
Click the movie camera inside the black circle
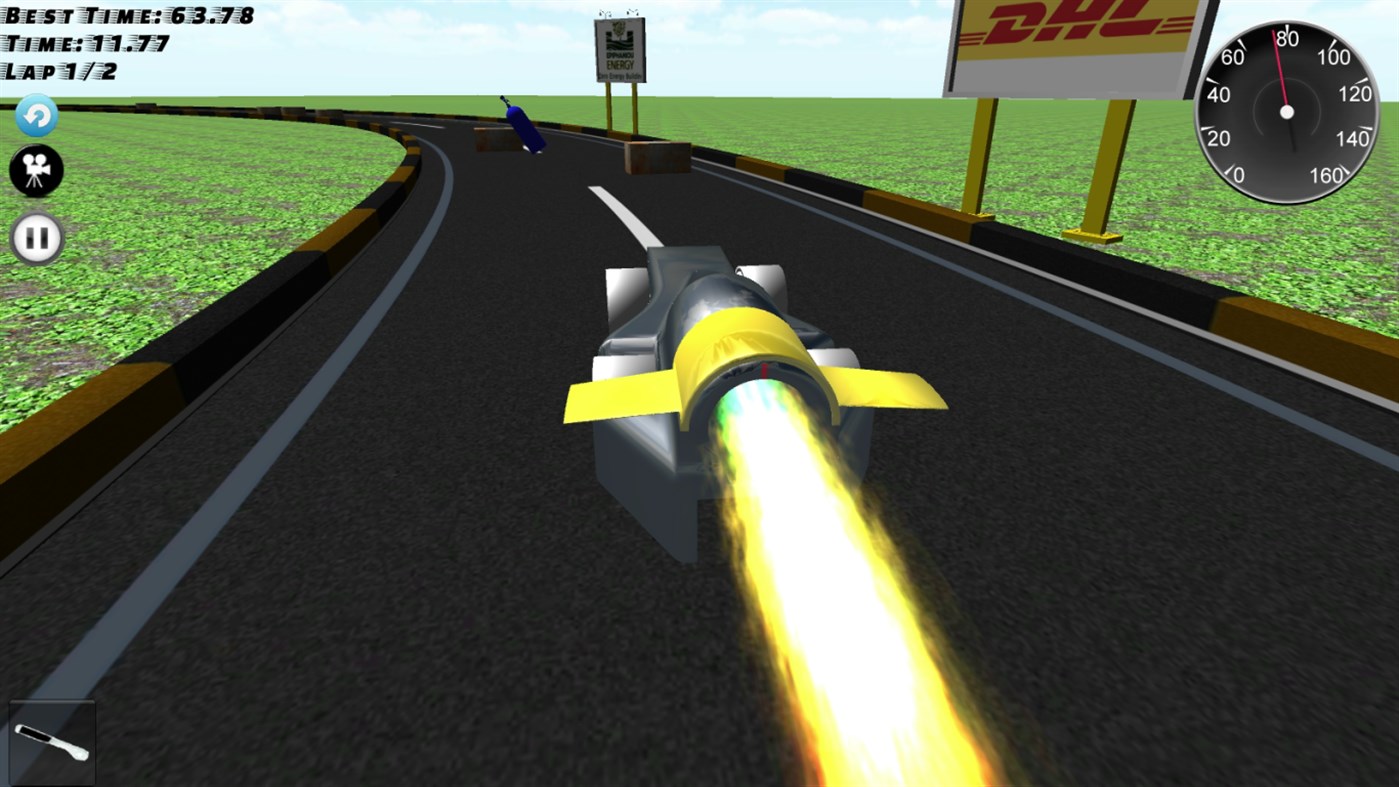(36, 170)
